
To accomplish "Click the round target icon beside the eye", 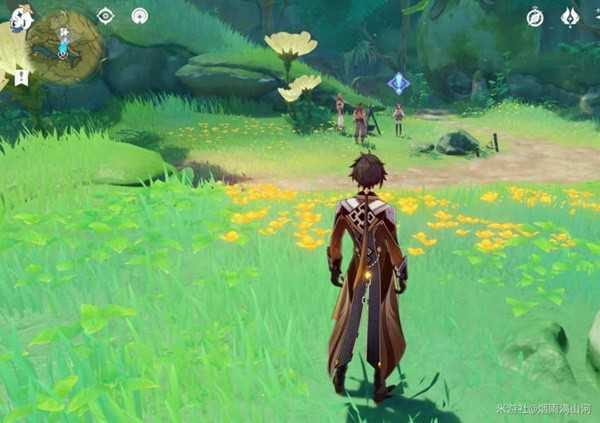I will [140, 16].
